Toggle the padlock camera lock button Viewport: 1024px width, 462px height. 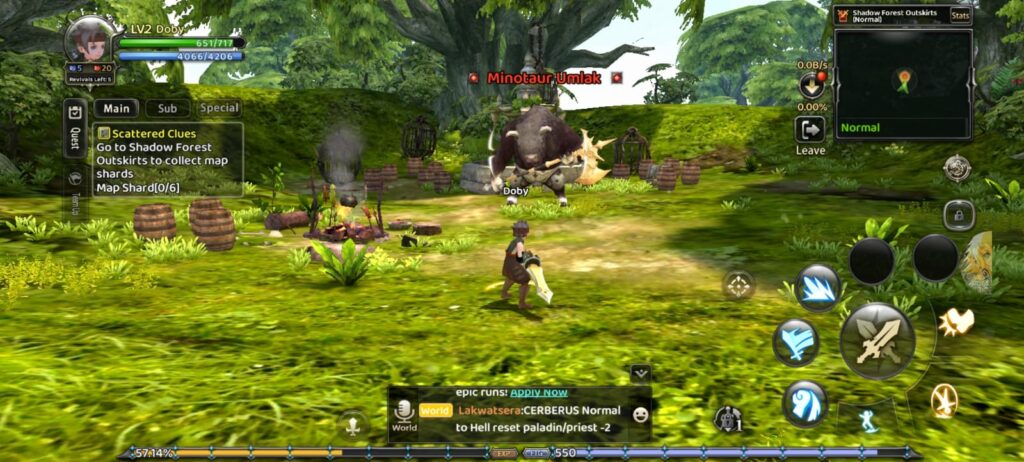click(x=959, y=213)
